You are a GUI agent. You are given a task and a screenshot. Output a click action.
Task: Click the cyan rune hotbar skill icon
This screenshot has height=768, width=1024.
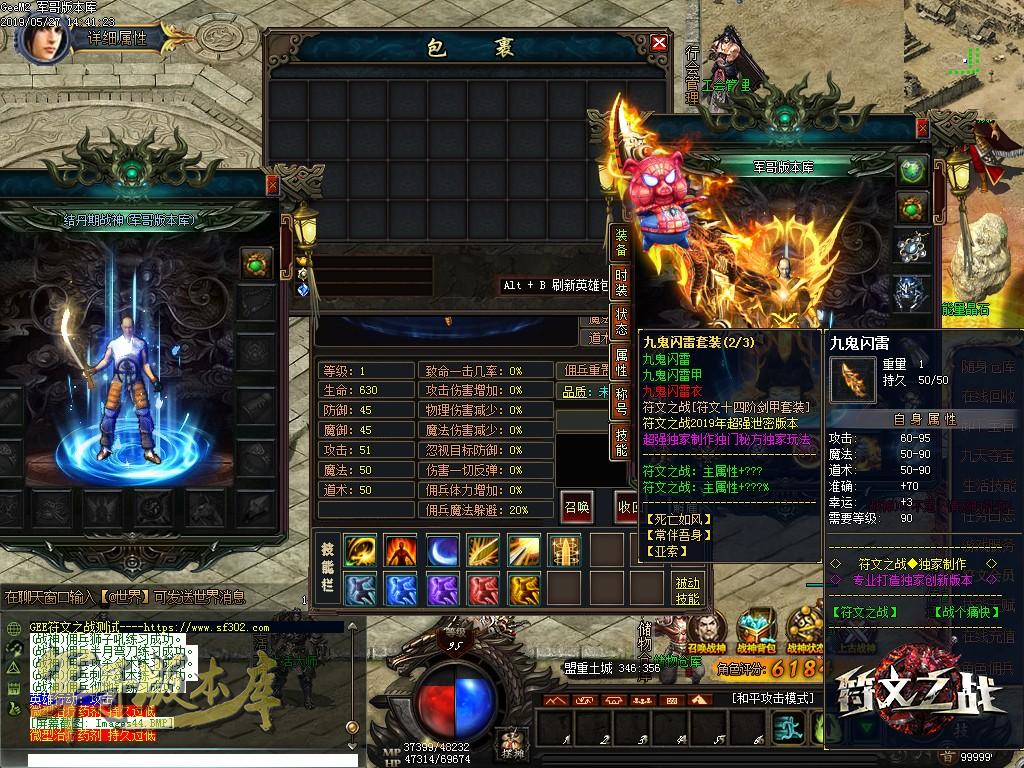coord(788,727)
